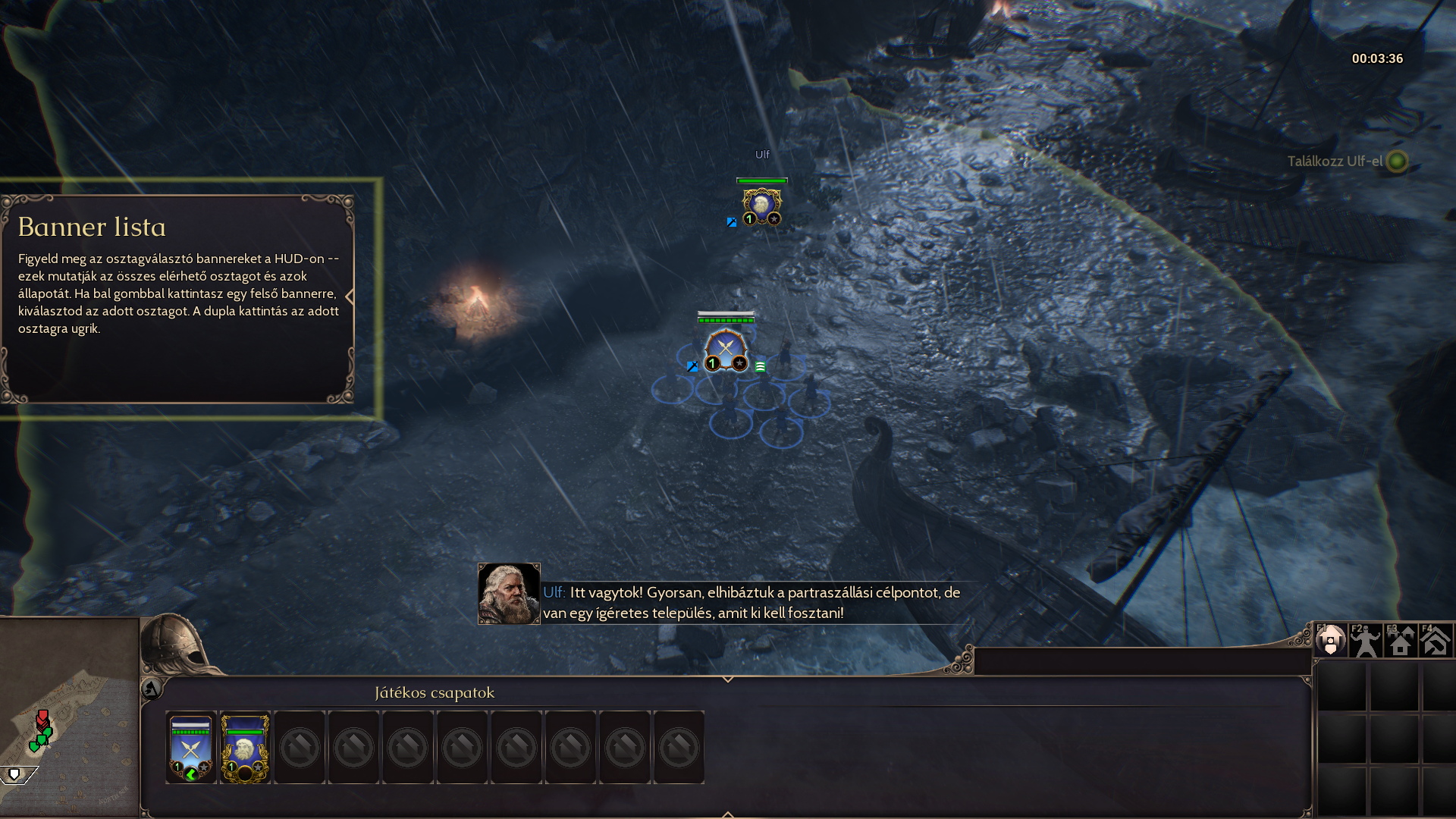This screenshot has height=819, width=1456.
Task: Activate the F1 unit arrow button
Action: 1330,641
